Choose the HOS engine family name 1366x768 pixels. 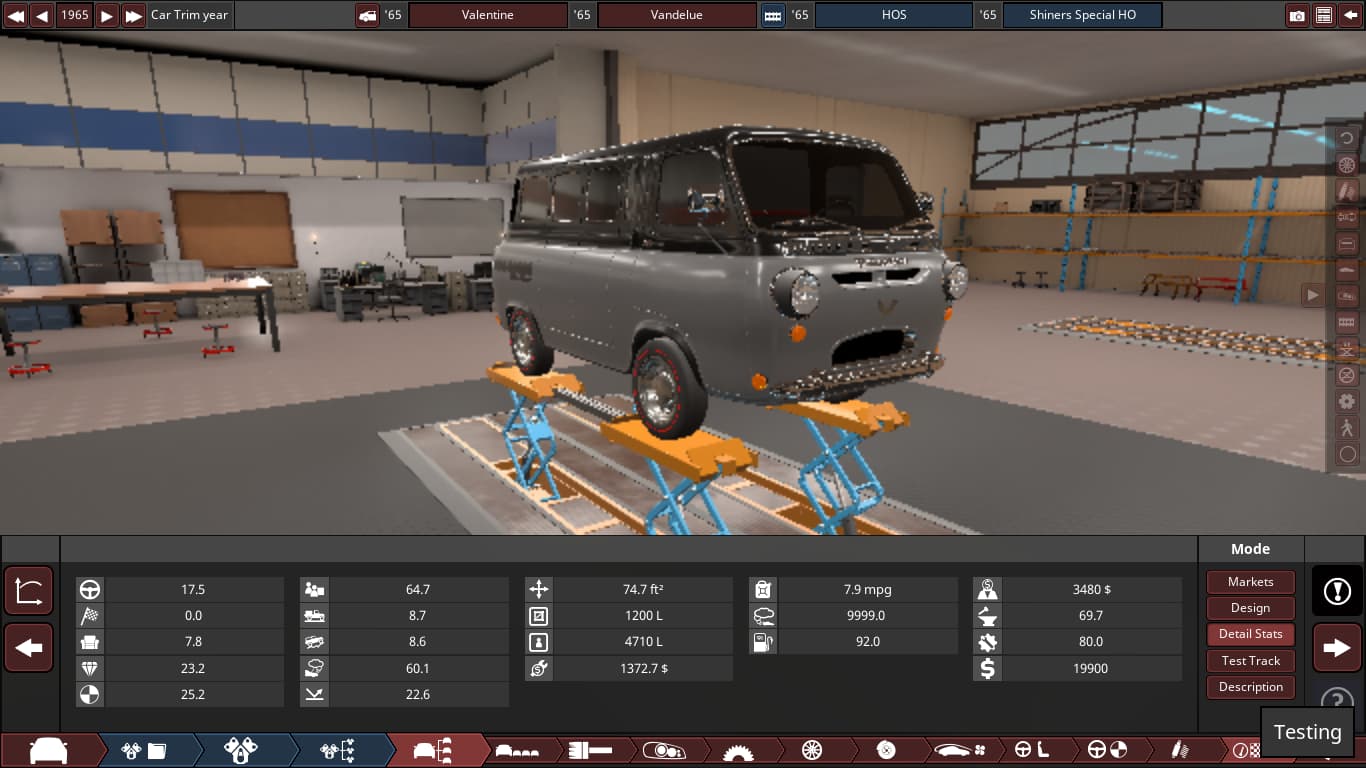[x=893, y=15]
